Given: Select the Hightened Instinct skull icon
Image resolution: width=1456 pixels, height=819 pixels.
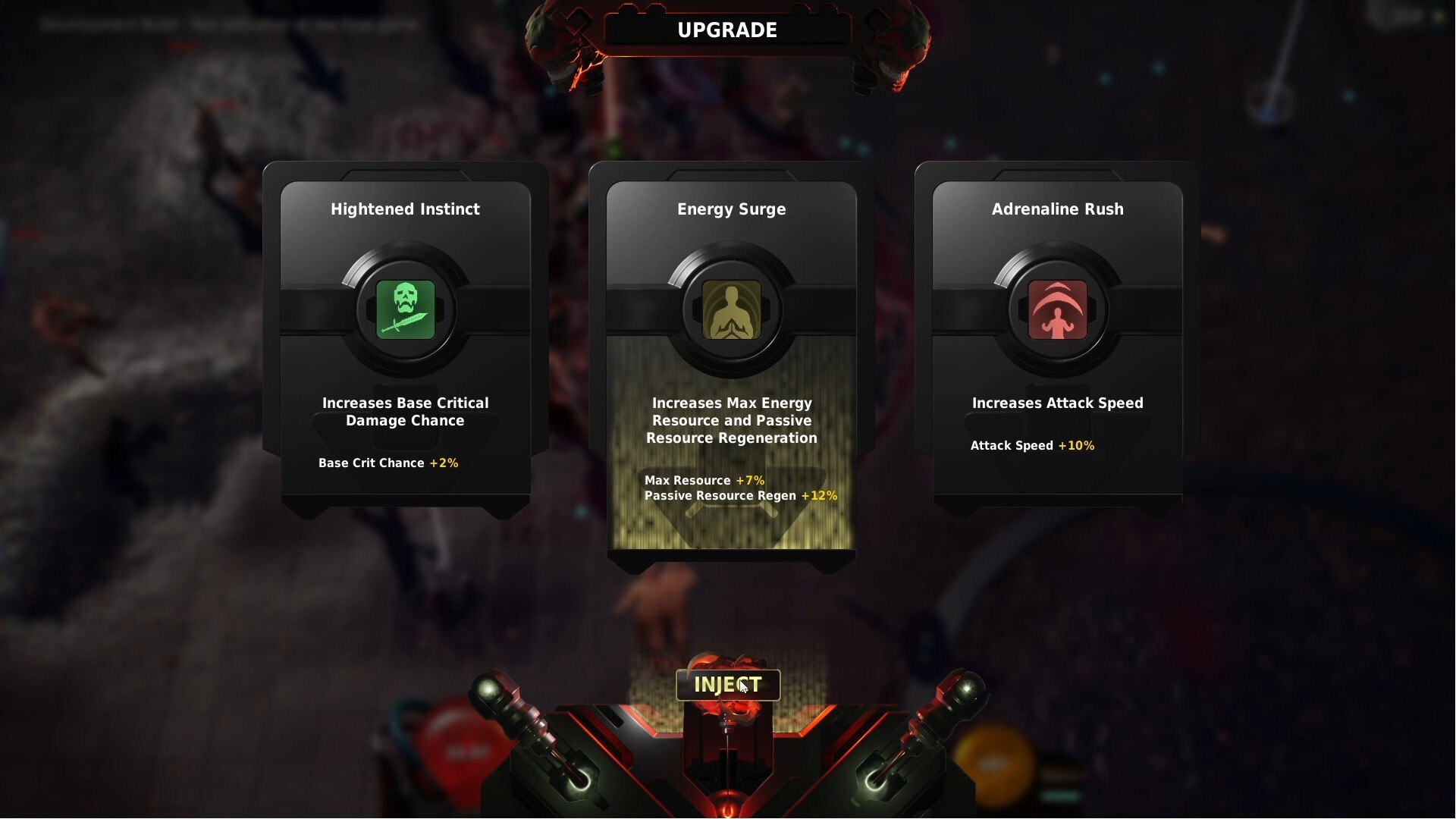Looking at the screenshot, I should (405, 310).
